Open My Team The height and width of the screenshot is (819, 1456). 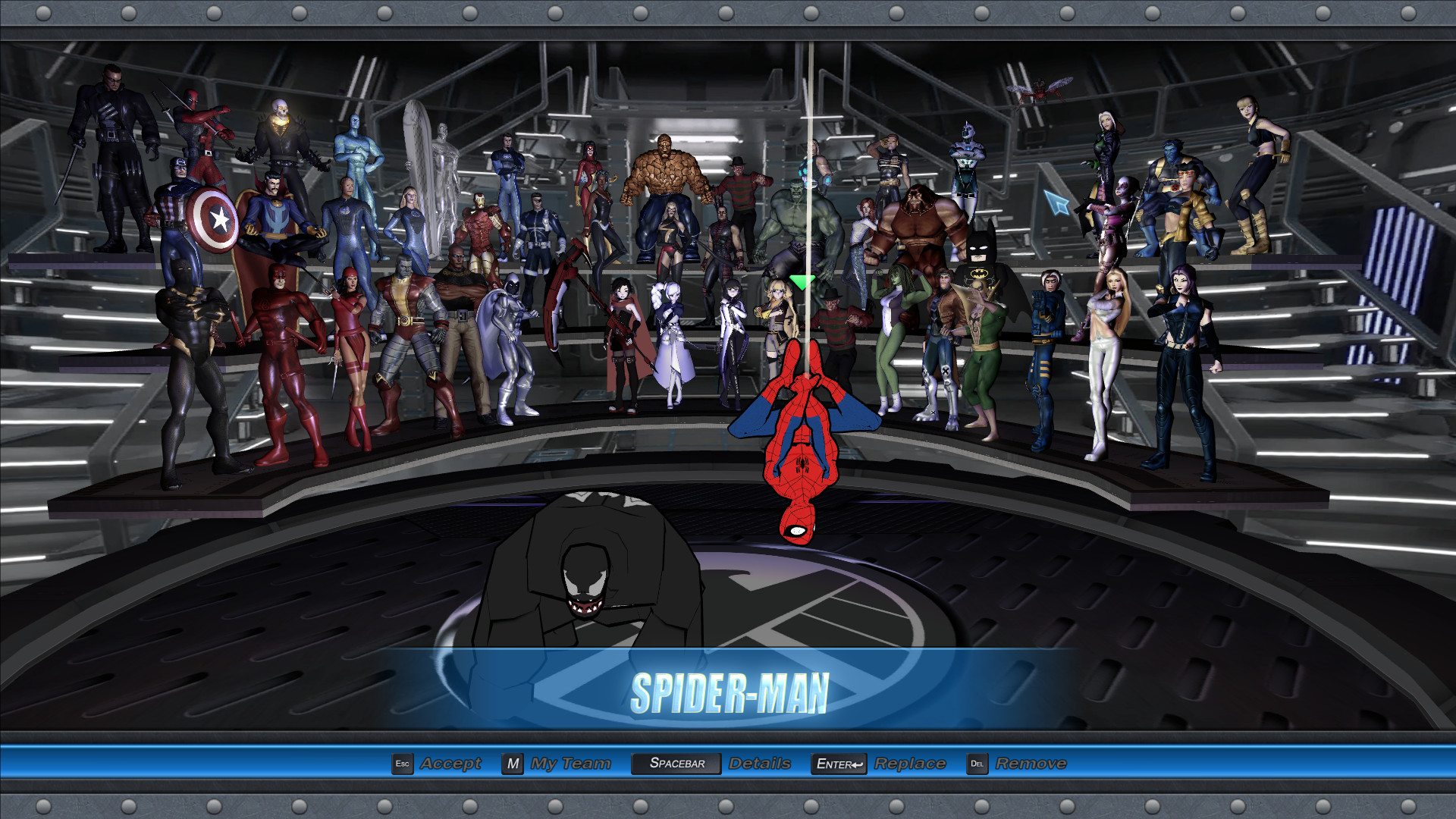569,764
